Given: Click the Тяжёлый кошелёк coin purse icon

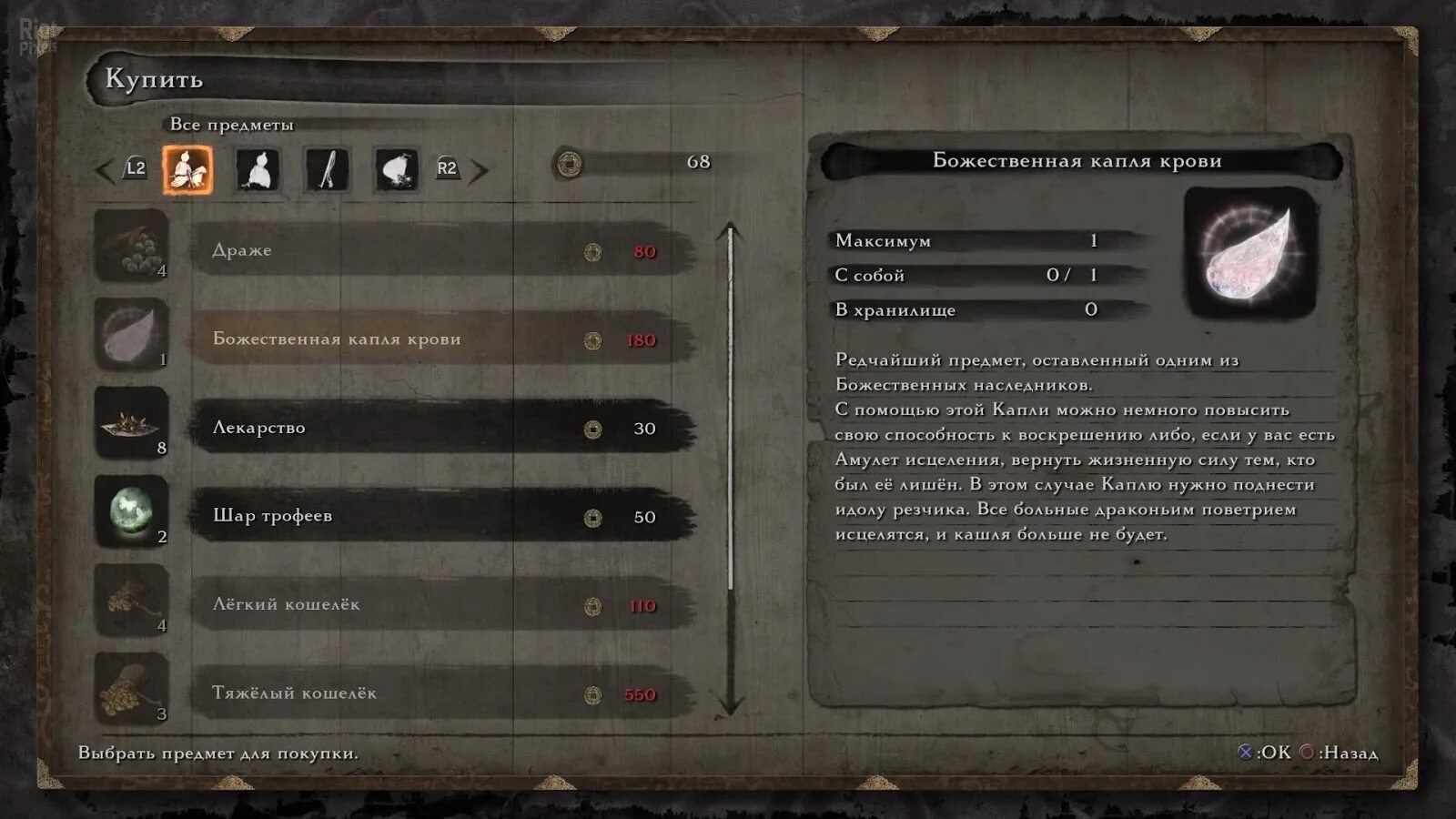Looking at the screenshot, I should [132, 689].
